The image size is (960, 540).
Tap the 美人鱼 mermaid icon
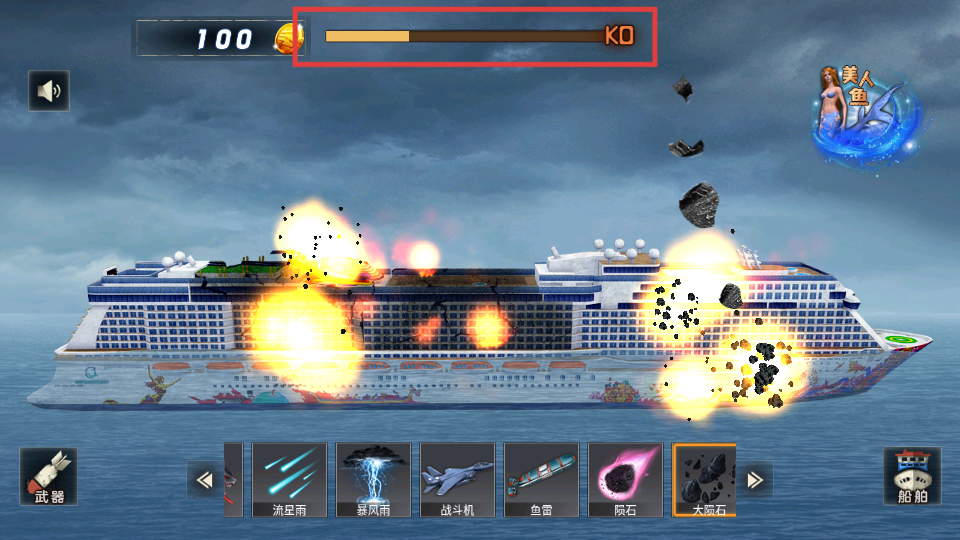tap(864, 113)
